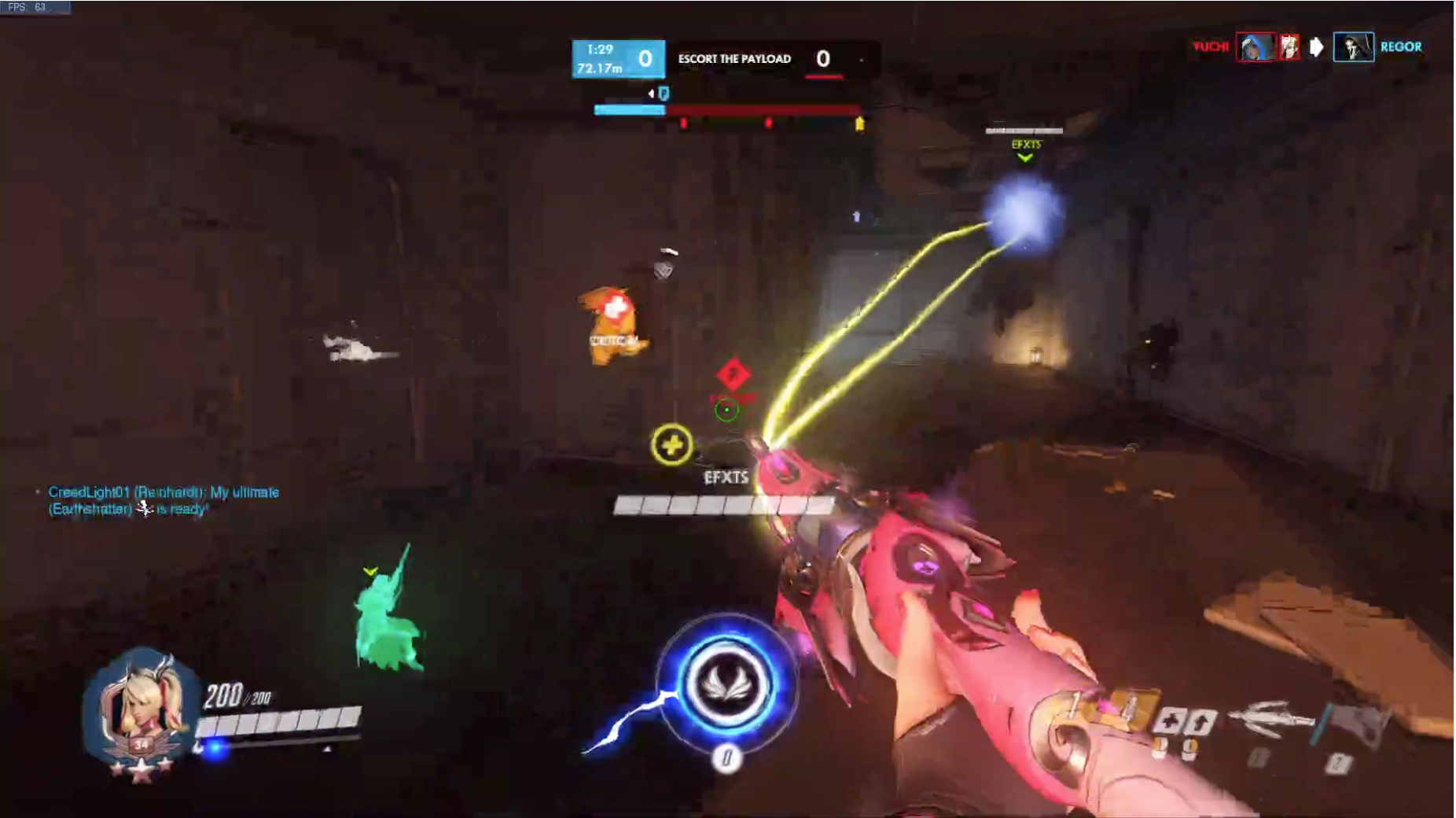Click the payload marker icon on the progress bar

click(x=665, y=94)
